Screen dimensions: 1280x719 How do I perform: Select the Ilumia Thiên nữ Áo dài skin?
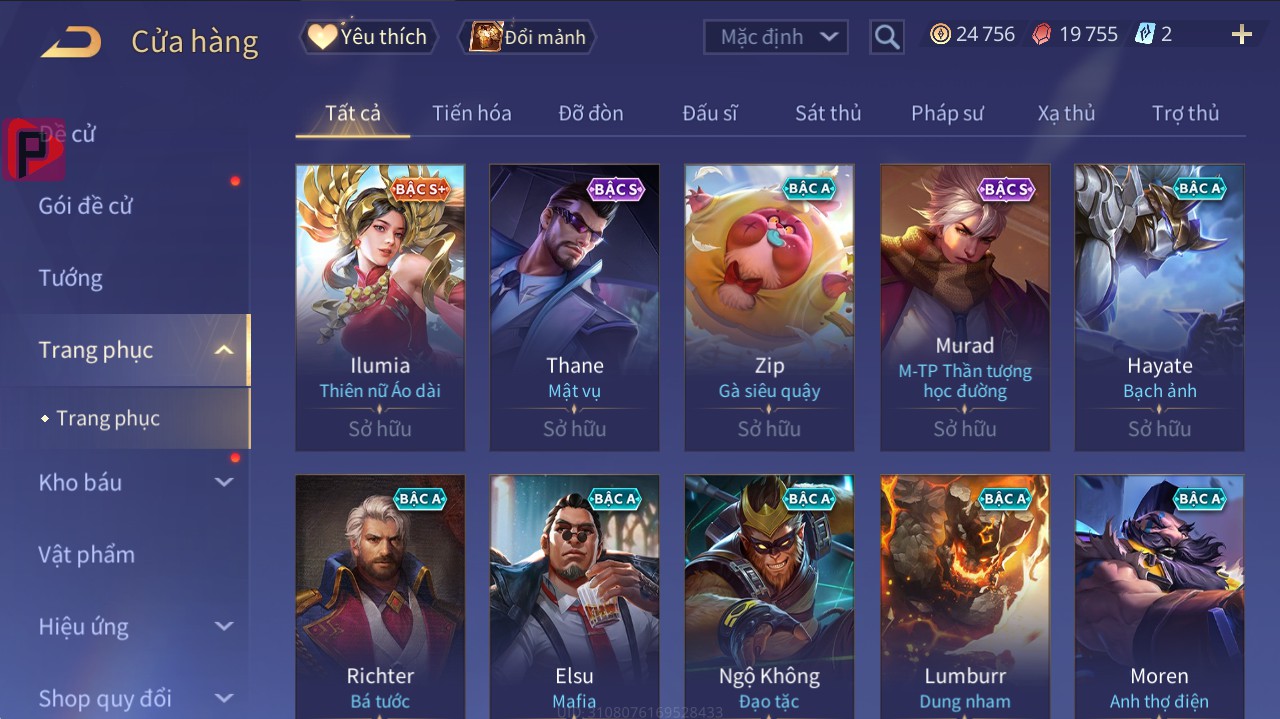(380, 307)
